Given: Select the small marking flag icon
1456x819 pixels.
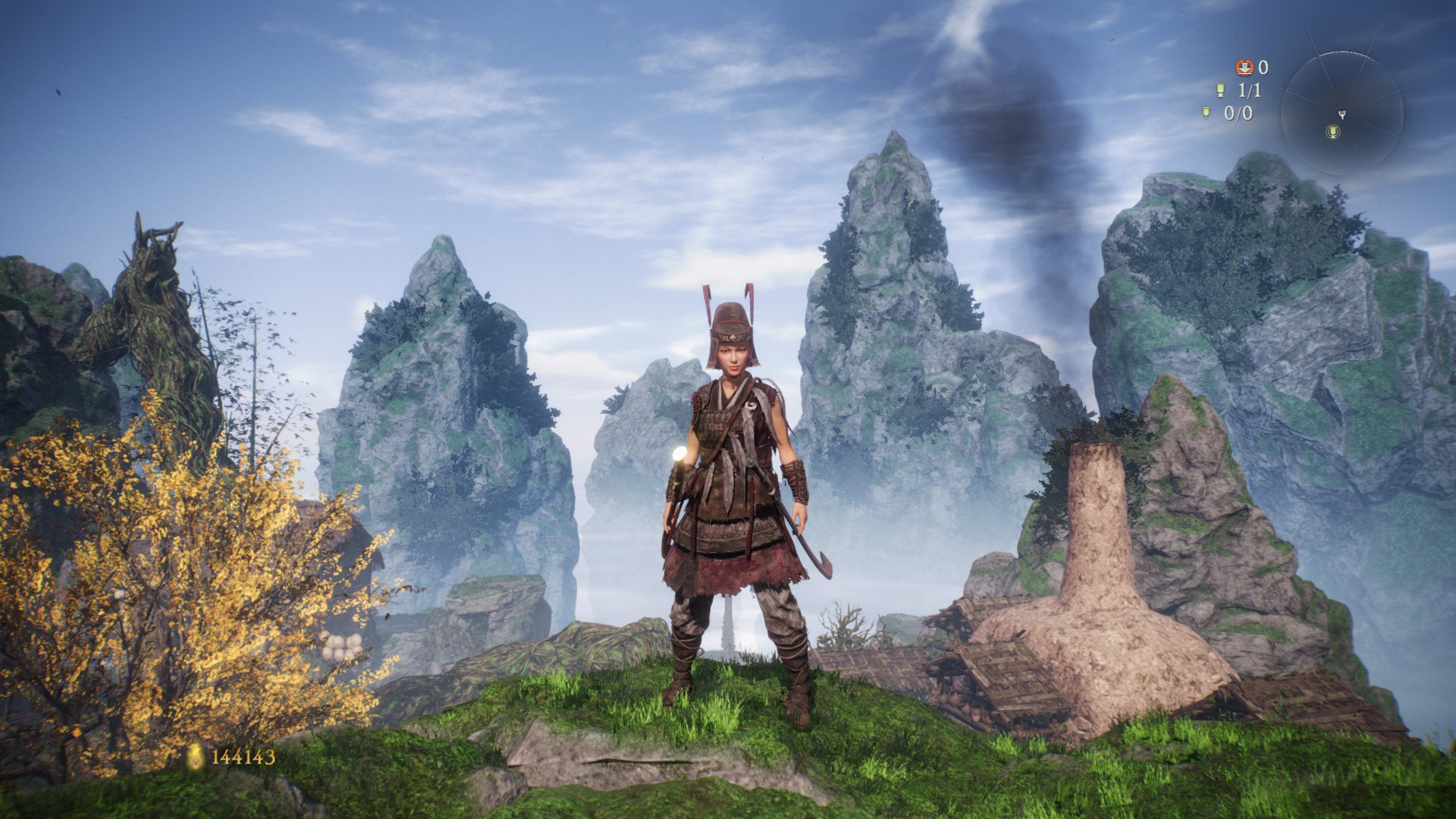Looking at the screenshot, I should click(1206, 113).
